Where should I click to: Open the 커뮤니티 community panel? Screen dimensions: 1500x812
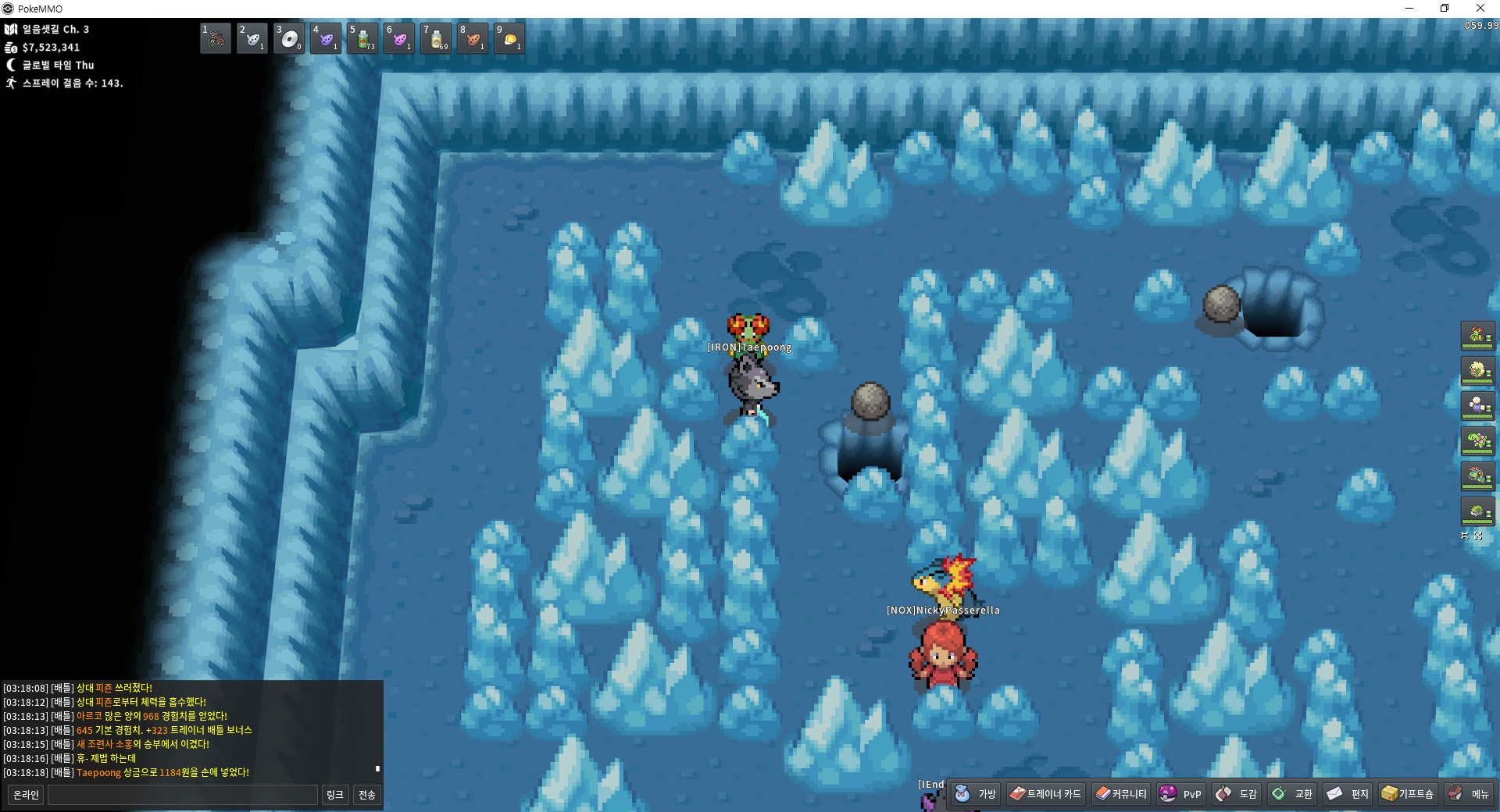coord(1121,794)
